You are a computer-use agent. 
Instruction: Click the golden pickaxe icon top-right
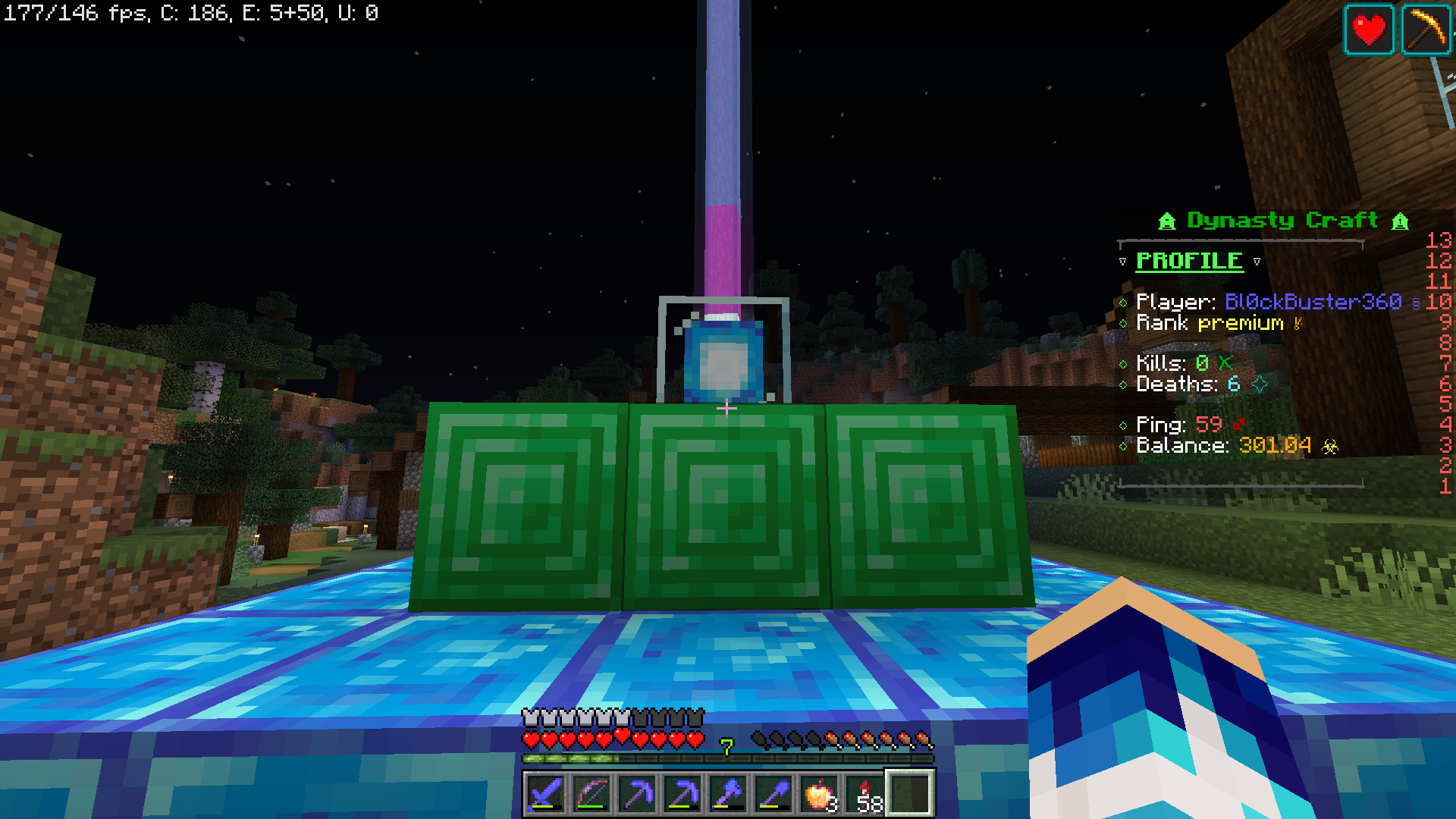1426,30
